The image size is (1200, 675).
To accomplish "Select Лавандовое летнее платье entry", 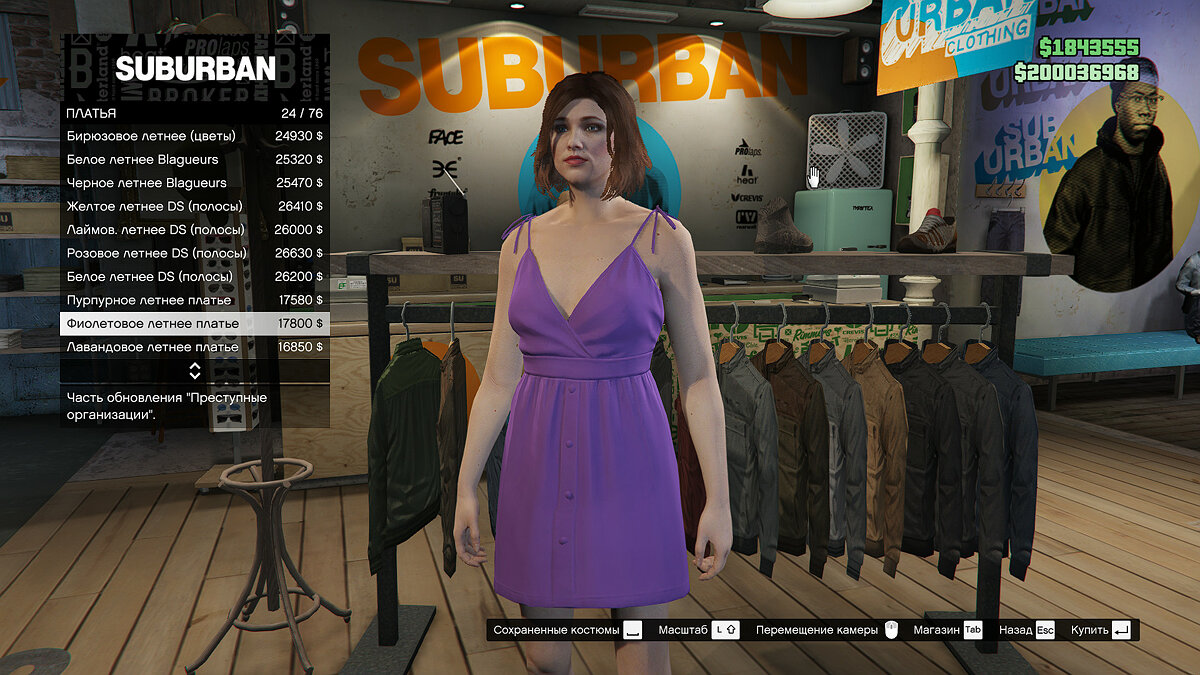I will [195, 347].
